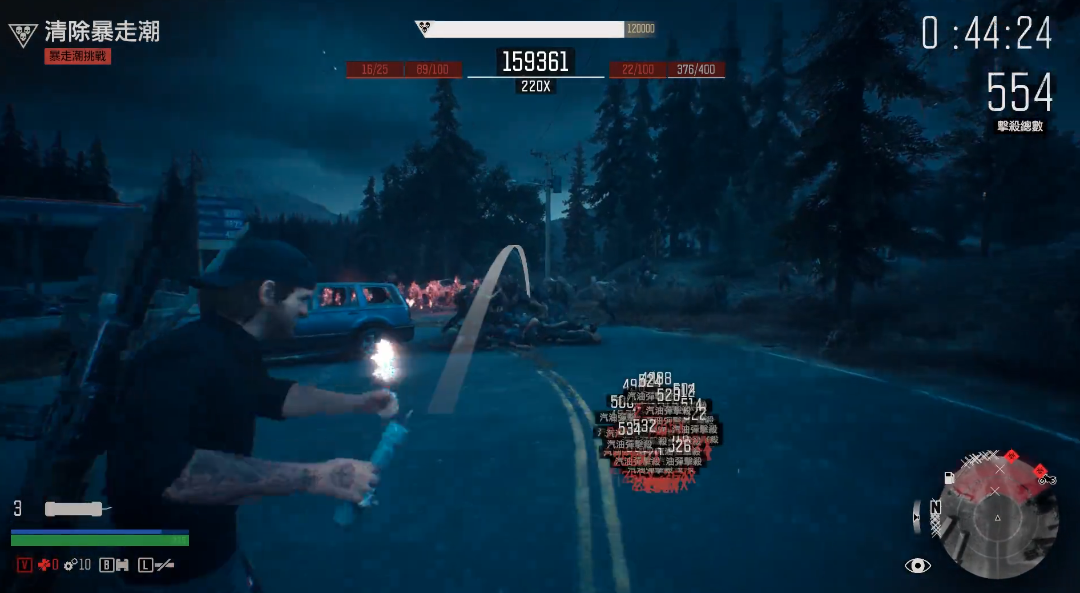Click the knife melee weapon icon
Screen dimensions: 1080x593
pyautogui.click(x=164, y=565)
